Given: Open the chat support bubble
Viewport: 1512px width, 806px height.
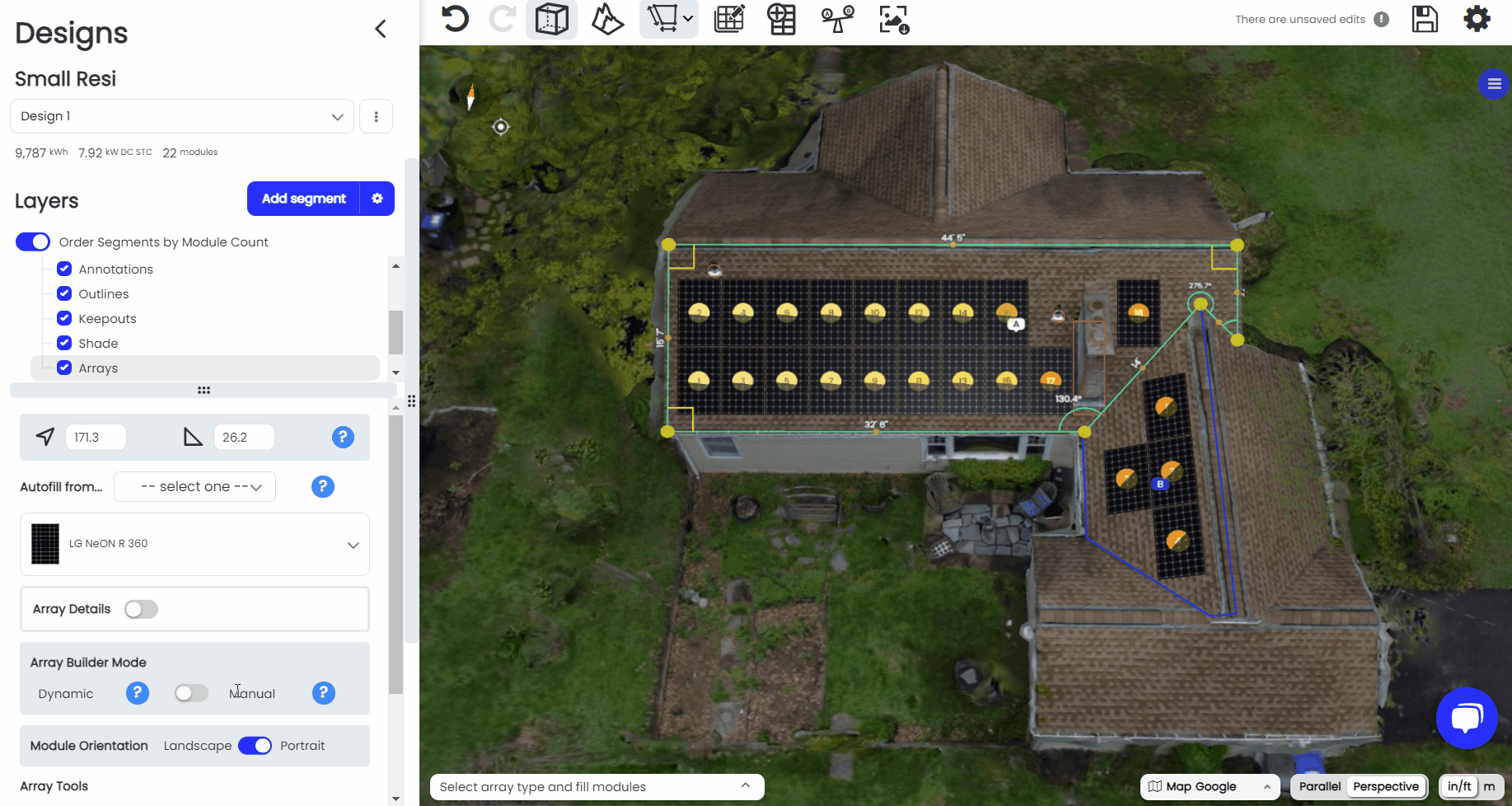Looking at the screenshot, I should click(x=1466, y=718).
